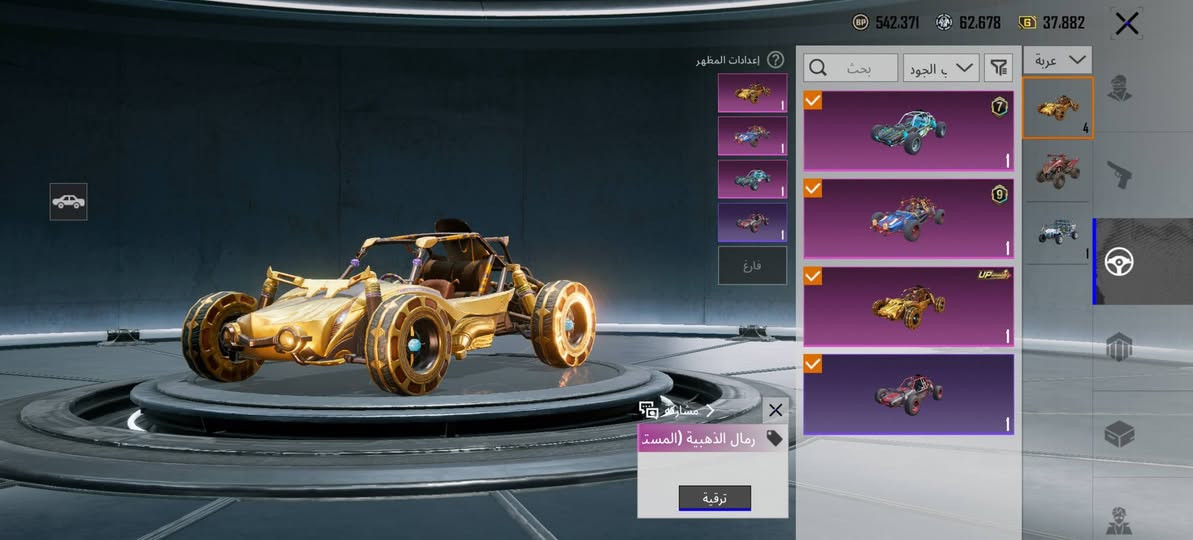Toggle the car view icon button
Viewport: 1193px width, 540px height.
(68, 201)
